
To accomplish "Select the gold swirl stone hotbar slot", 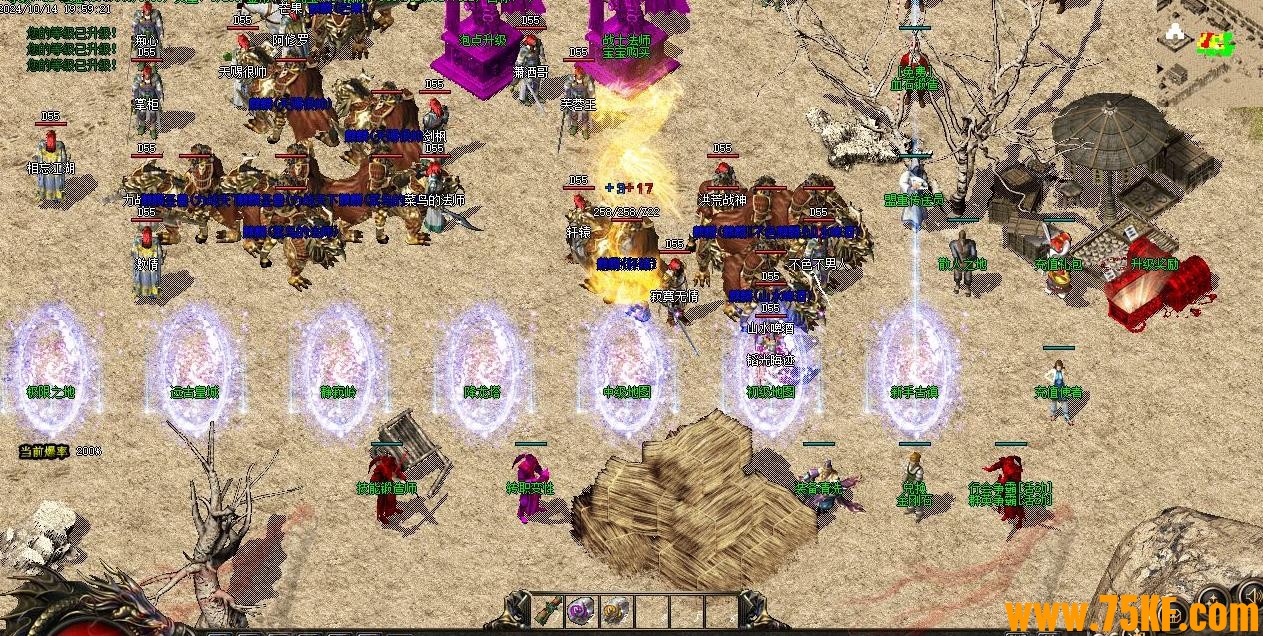I will (x=614, y=609).
